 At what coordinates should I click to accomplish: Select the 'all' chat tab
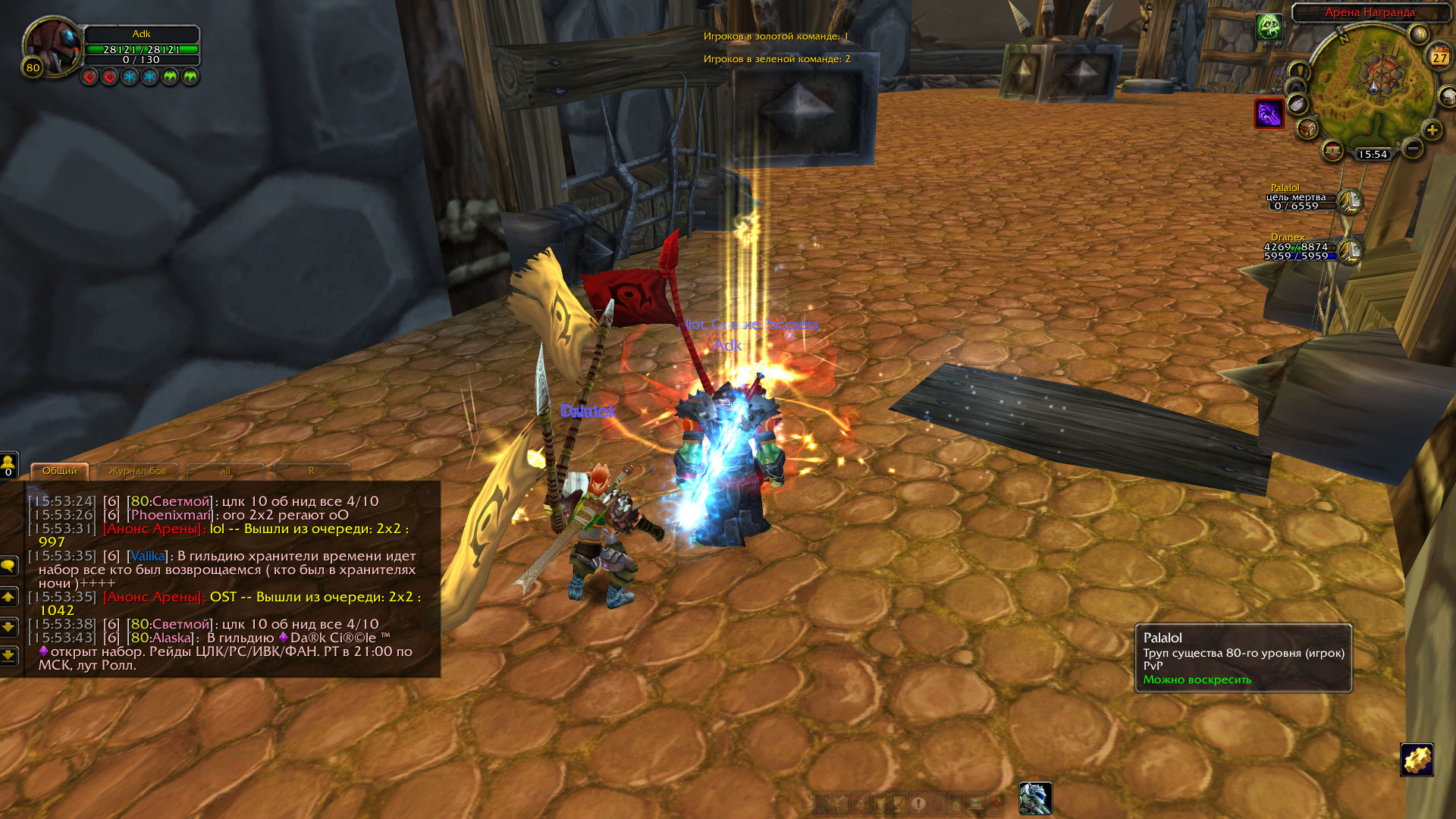click(x=225, y=471)
